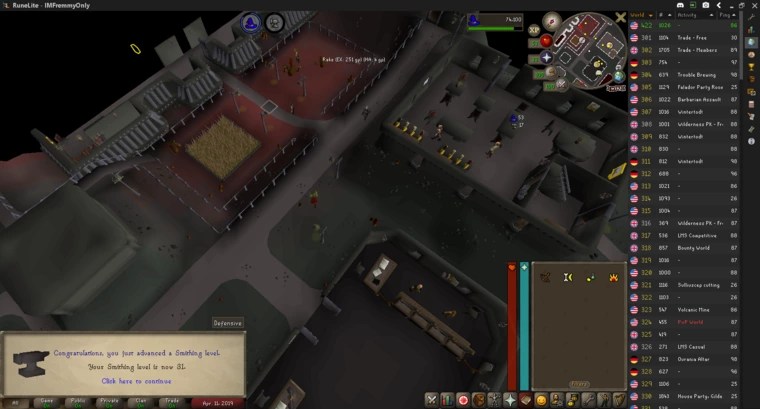Image resolution: width=760 pixels, height=409 pixels.
Task: Choose world 305 Falador Party Room
Action: click(688, 86)
